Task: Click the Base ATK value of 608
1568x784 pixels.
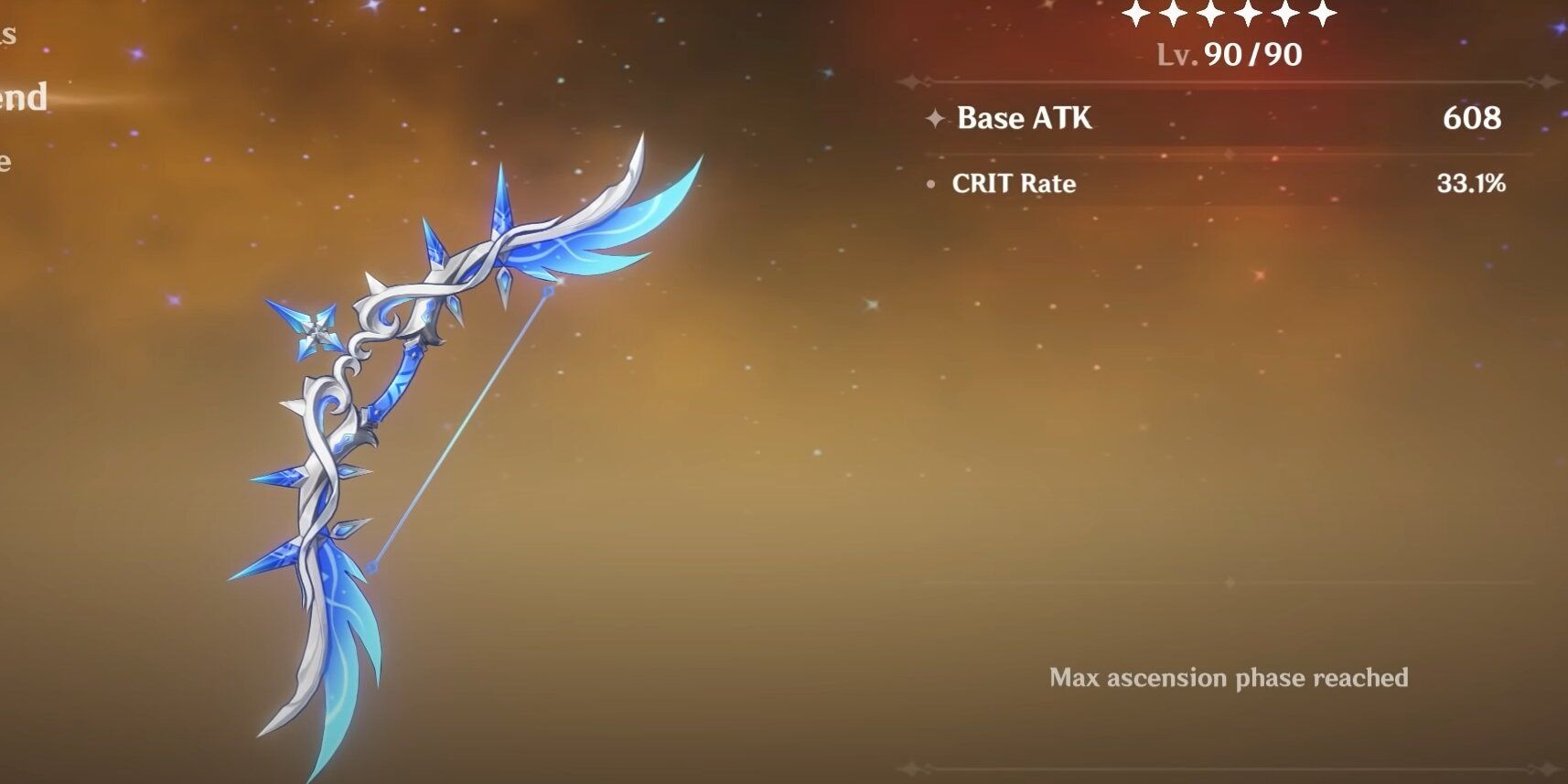Action: [1473, 119]
